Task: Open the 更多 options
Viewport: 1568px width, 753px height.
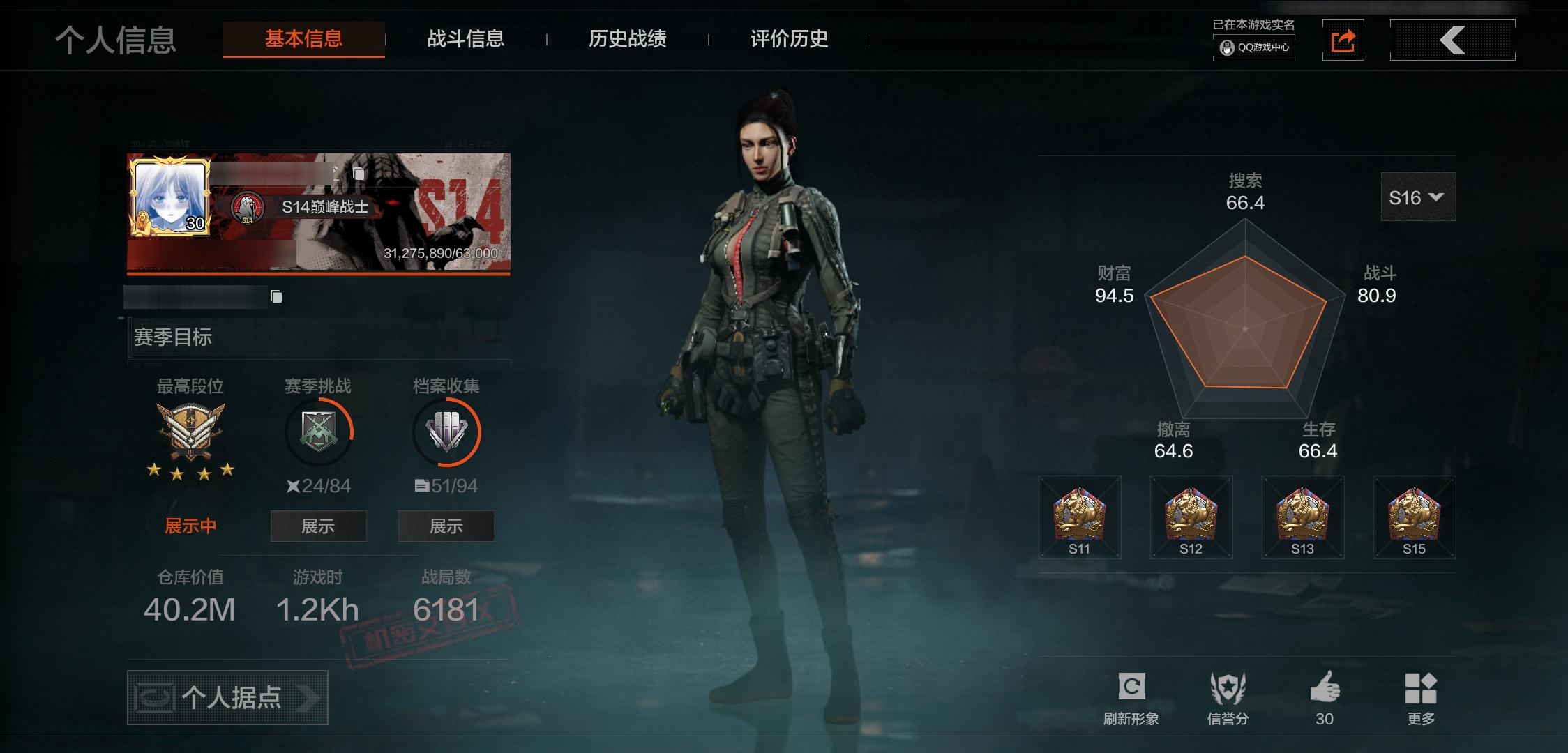Action: click(x=1421, y=698)
